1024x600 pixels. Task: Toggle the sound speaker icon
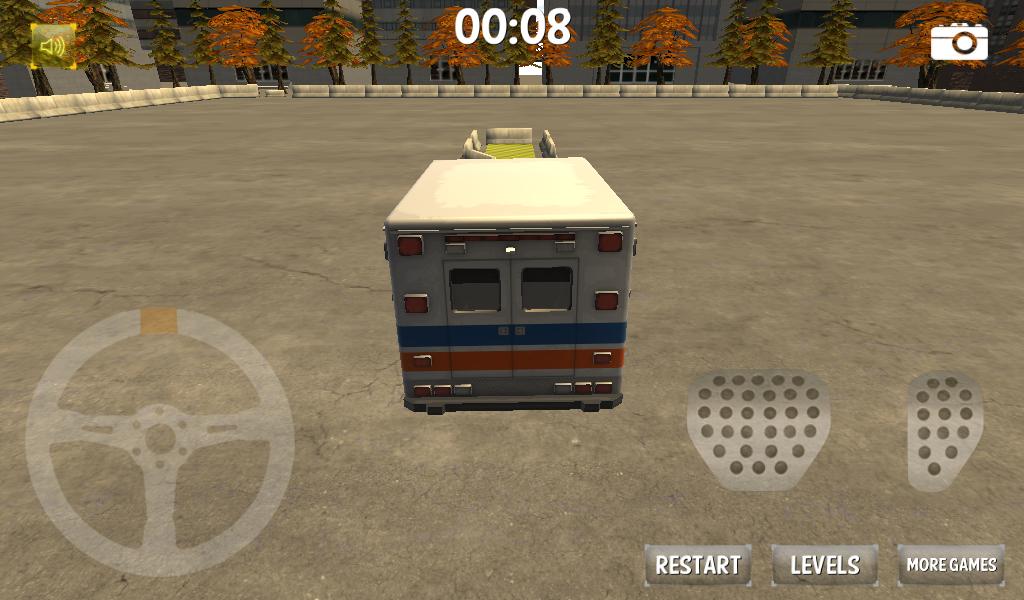coord(52,45)
